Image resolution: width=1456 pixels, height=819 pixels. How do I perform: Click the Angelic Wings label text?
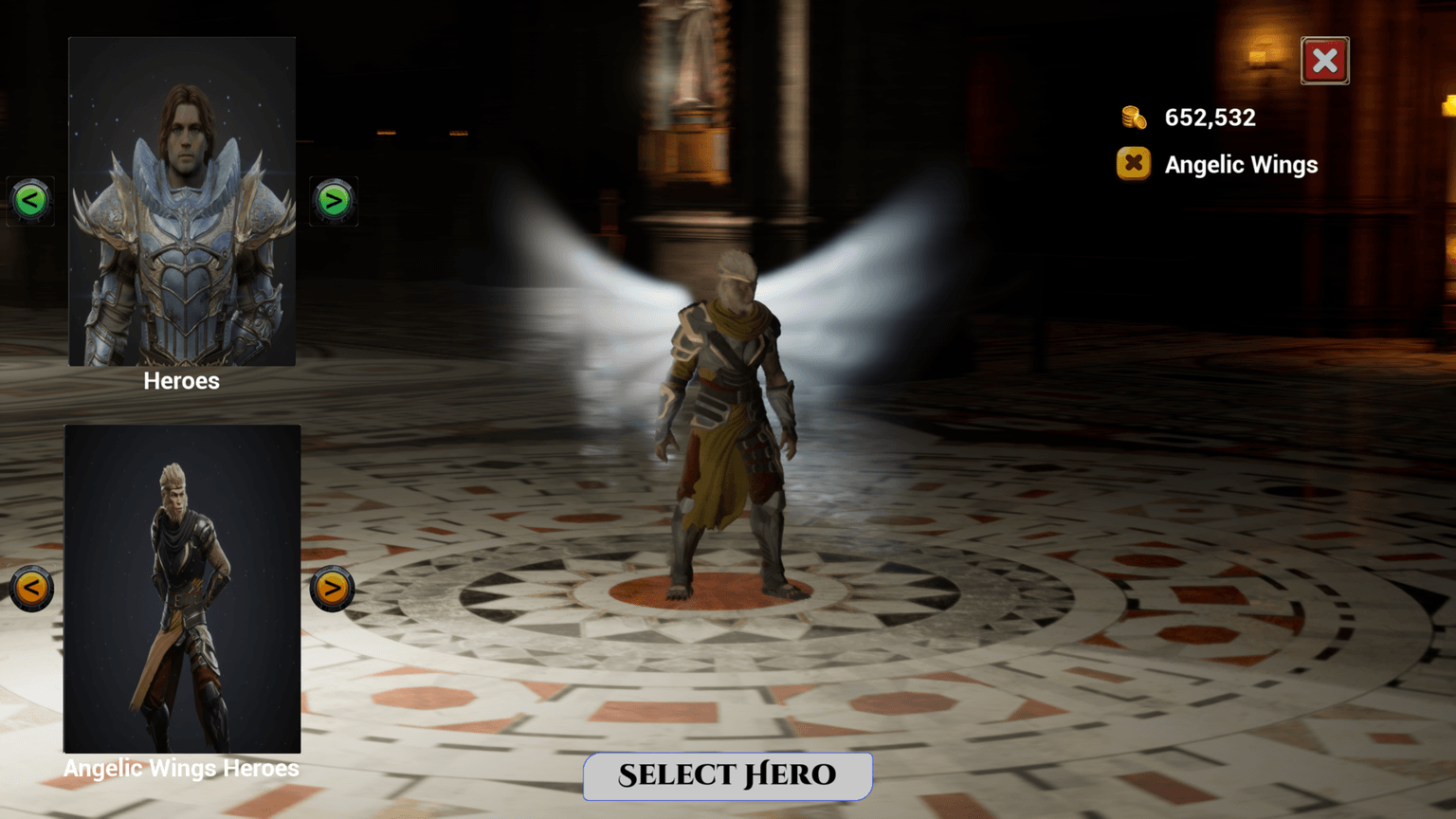pyautogui.click(x=1241, y=164)
